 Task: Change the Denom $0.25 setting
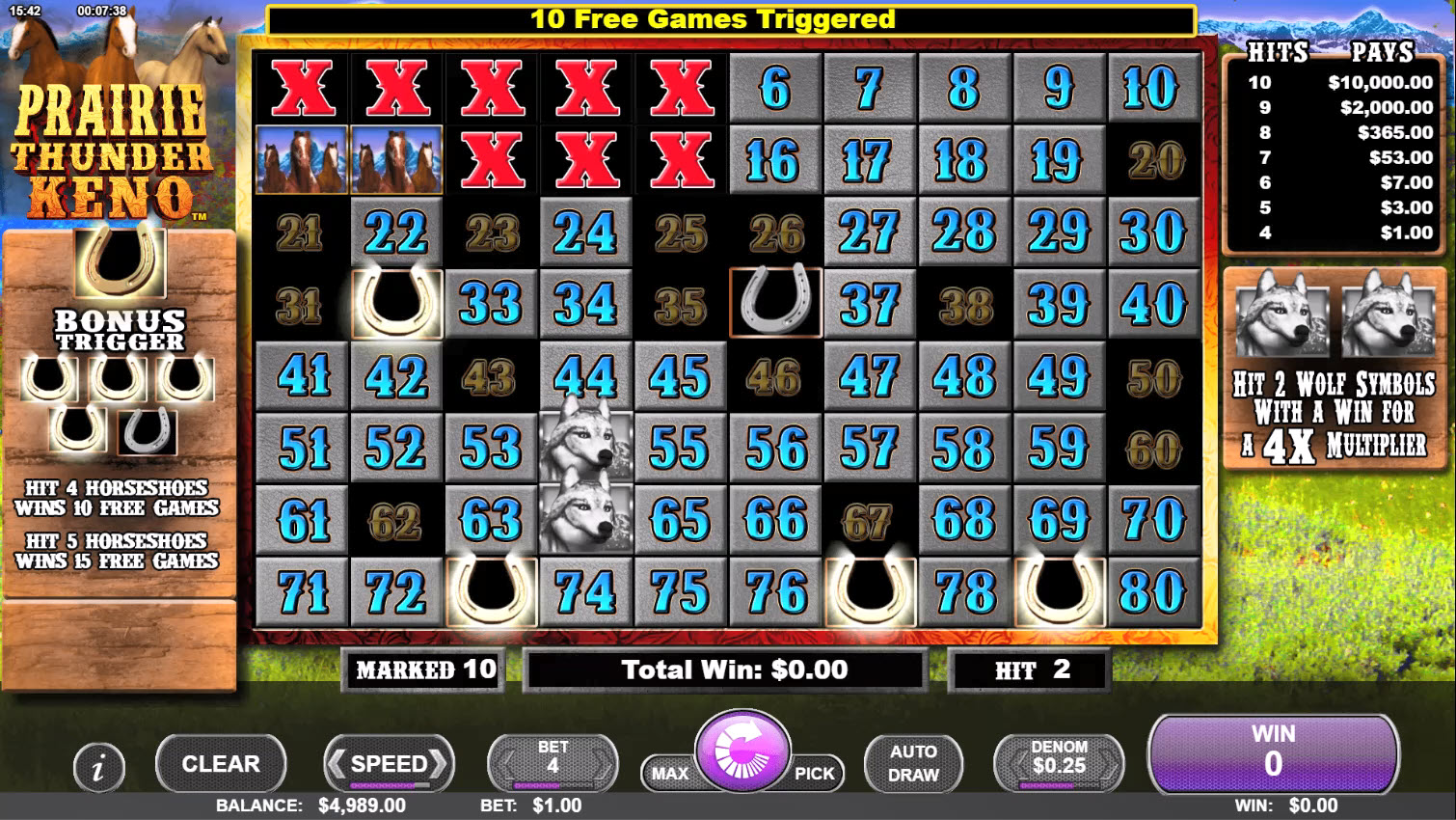tap(1059, 764)
